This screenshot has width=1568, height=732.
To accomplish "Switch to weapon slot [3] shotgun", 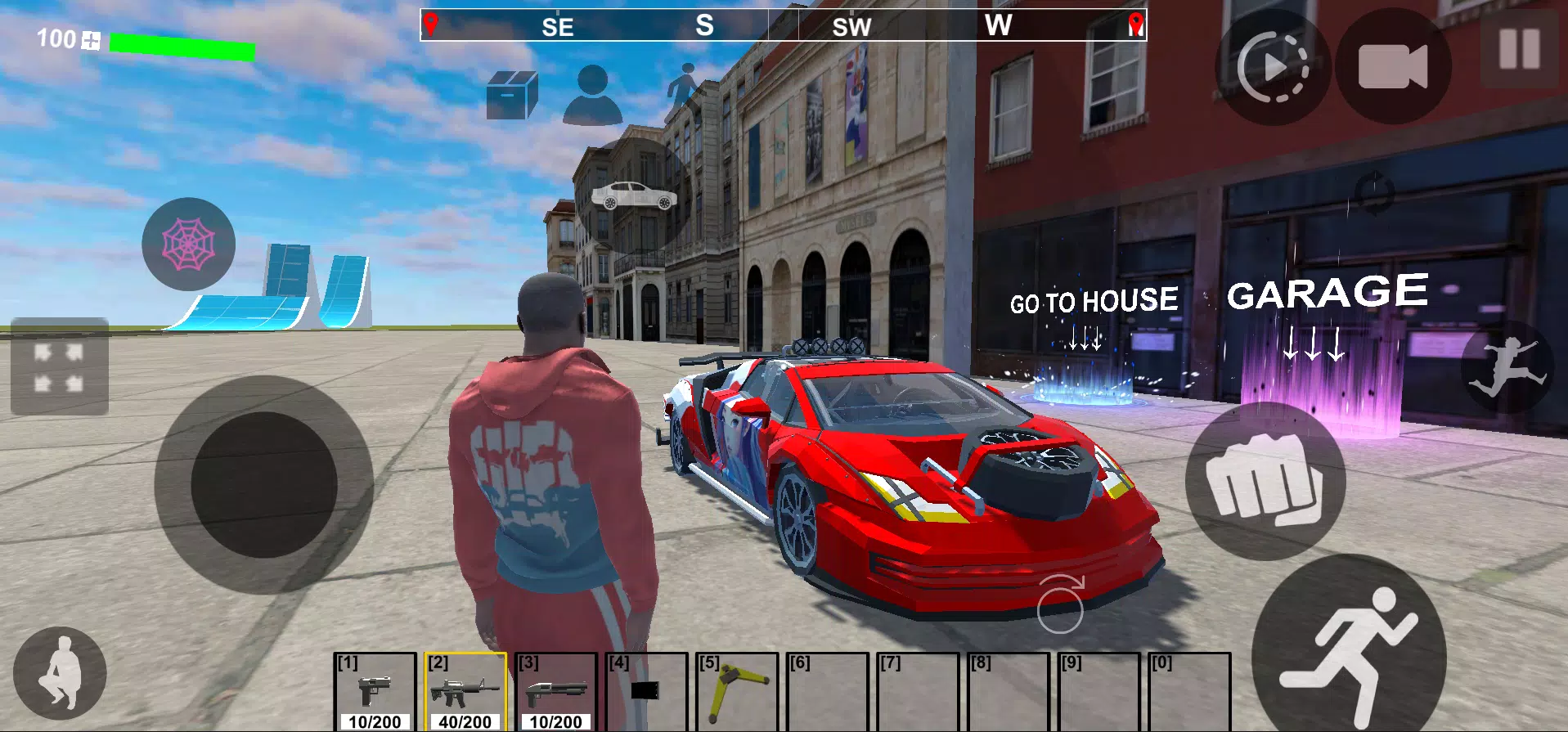I will (557, 691).
